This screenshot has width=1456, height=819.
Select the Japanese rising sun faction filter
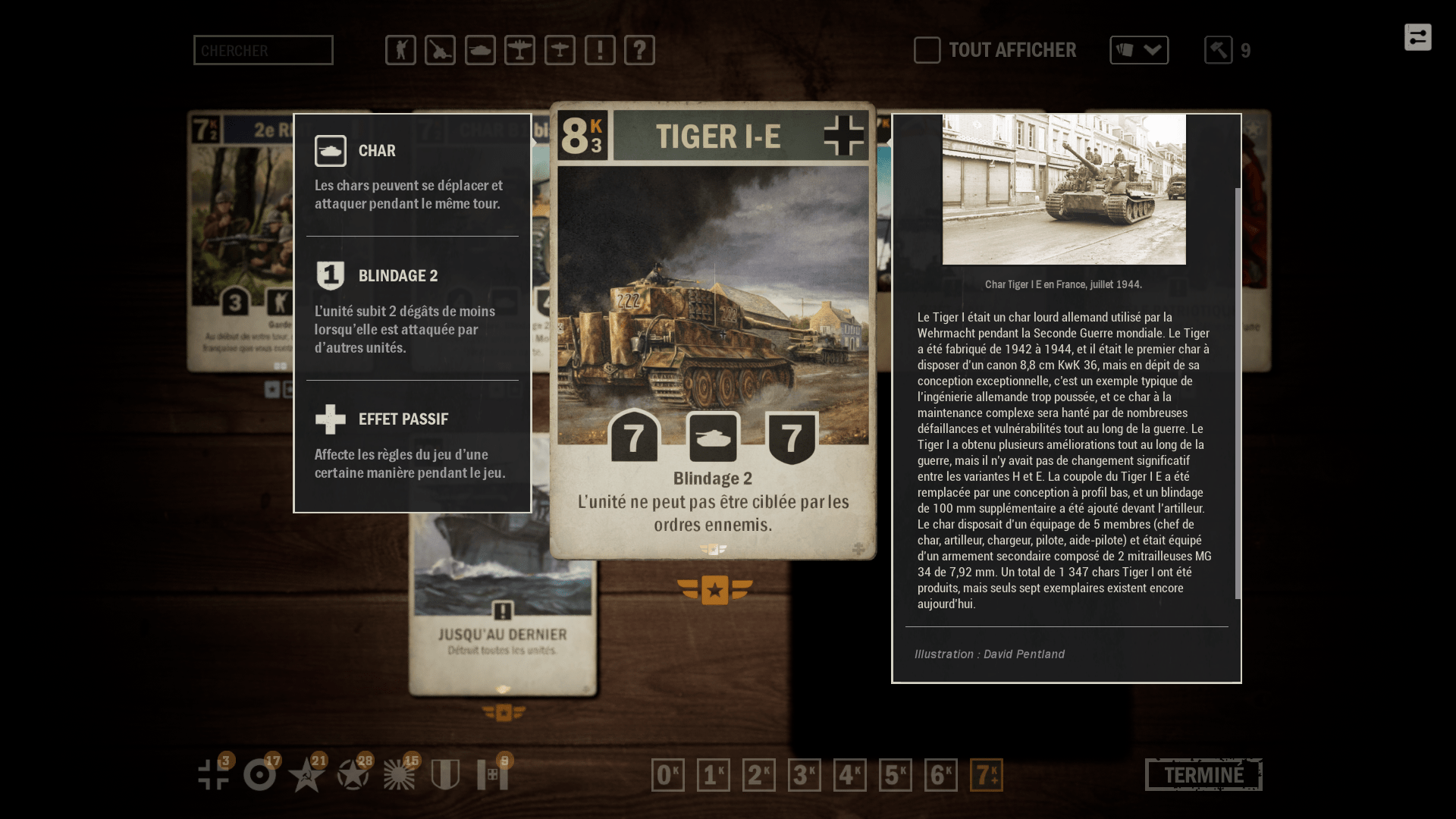tap(399, 775)
